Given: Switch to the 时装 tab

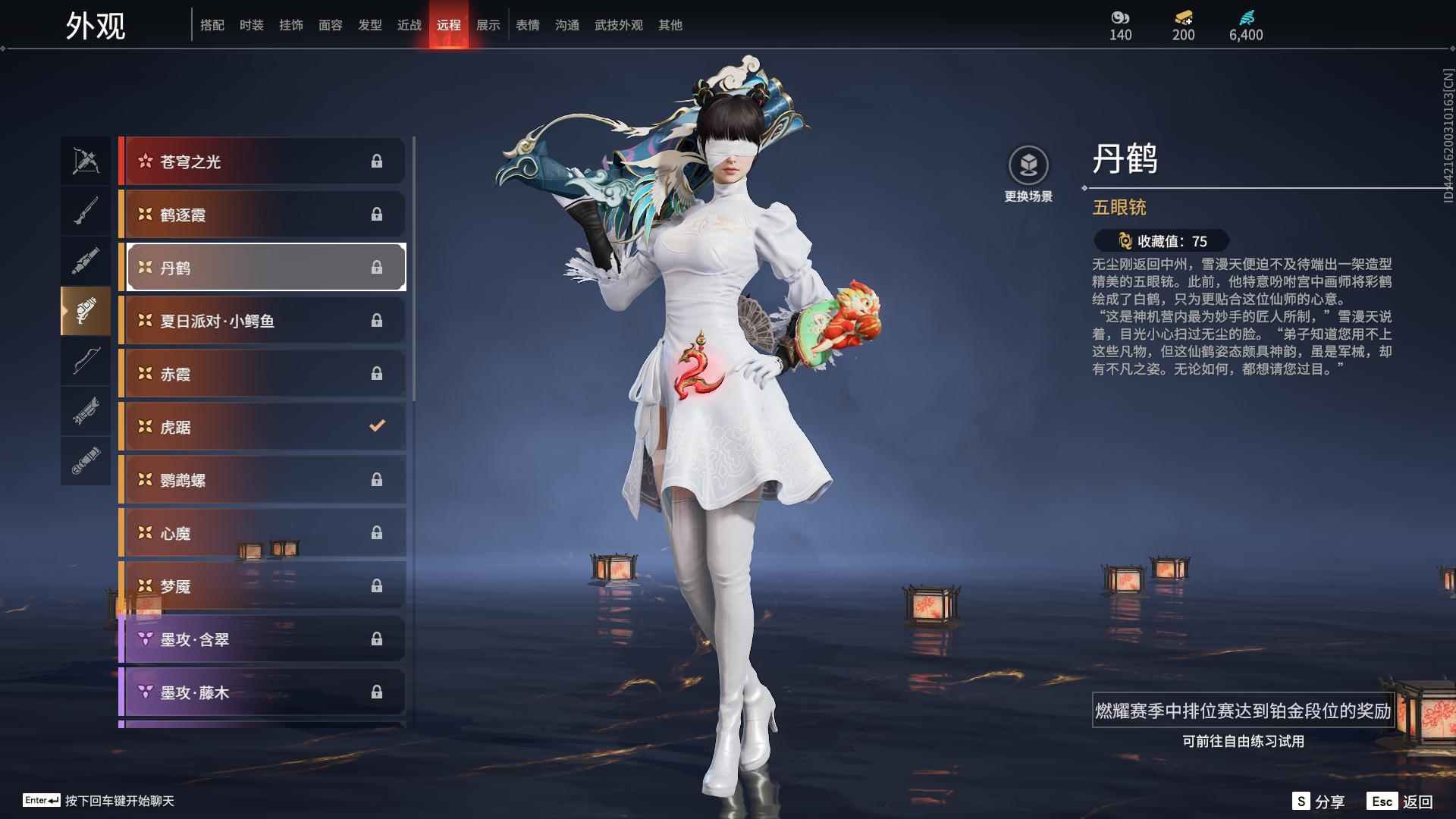Looking at the screenshot, I should tap(252, 25).
